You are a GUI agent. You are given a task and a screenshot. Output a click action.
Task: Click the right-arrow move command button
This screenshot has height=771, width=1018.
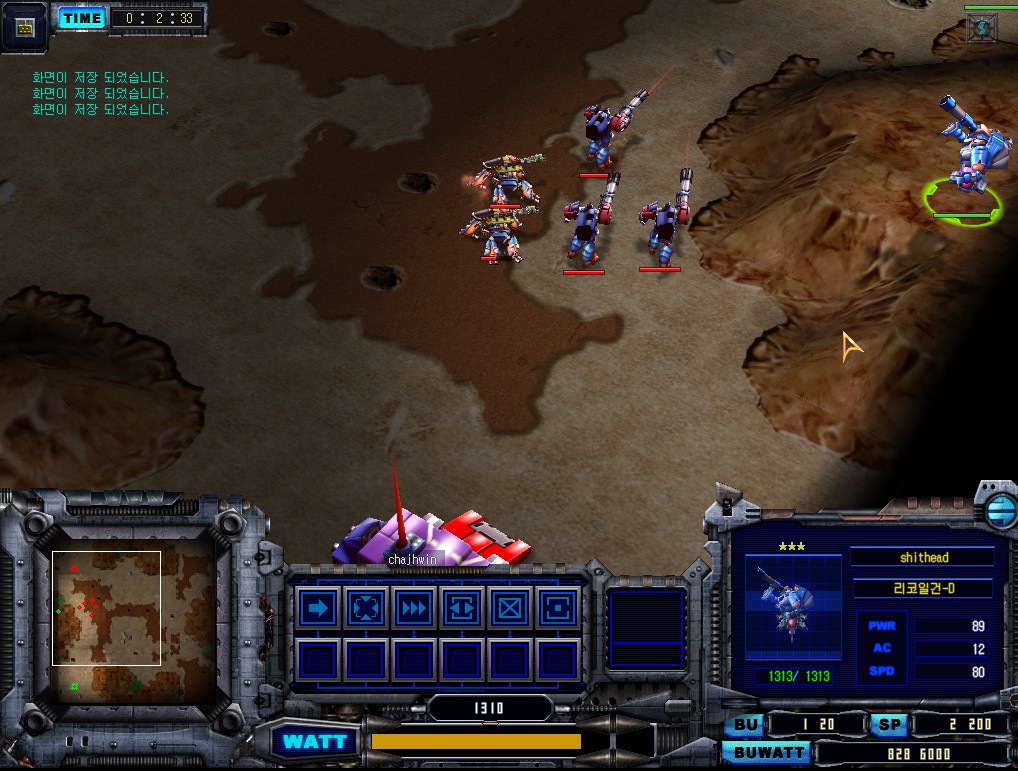pos(318,608)
